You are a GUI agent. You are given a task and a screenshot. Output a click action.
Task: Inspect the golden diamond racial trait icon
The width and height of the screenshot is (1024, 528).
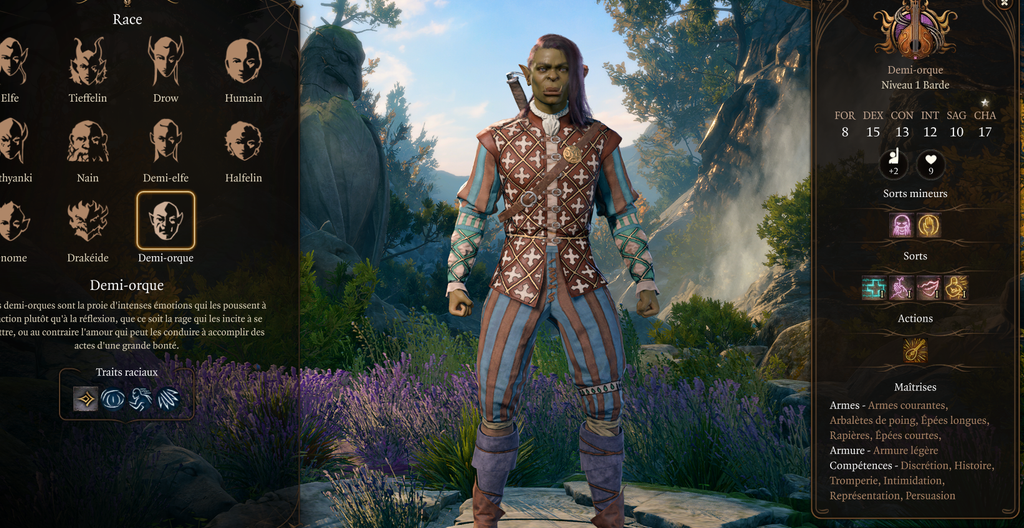tap(86, 399)
